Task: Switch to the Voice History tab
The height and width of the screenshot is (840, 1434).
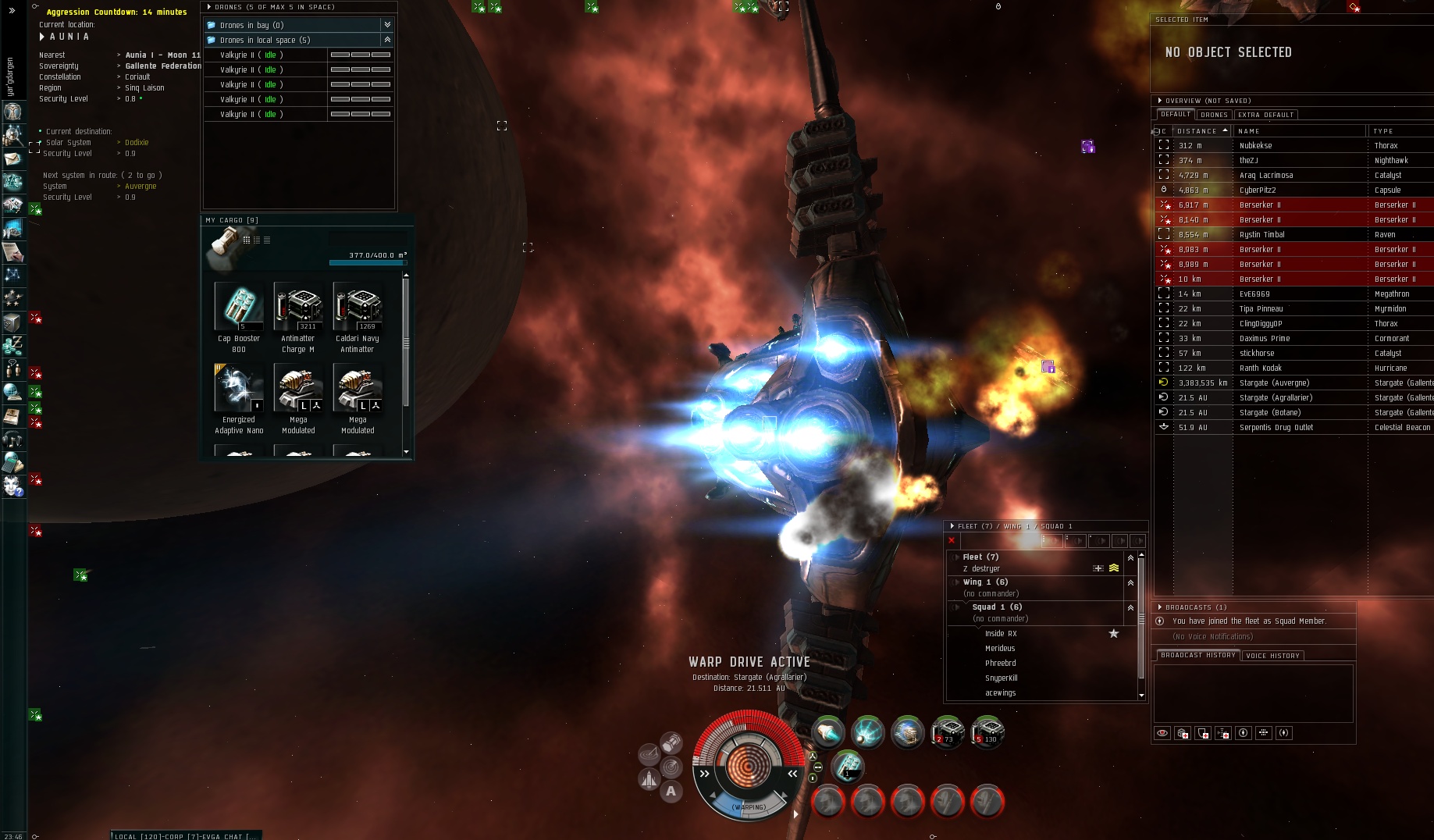Action: click(x=1272, y=656)
